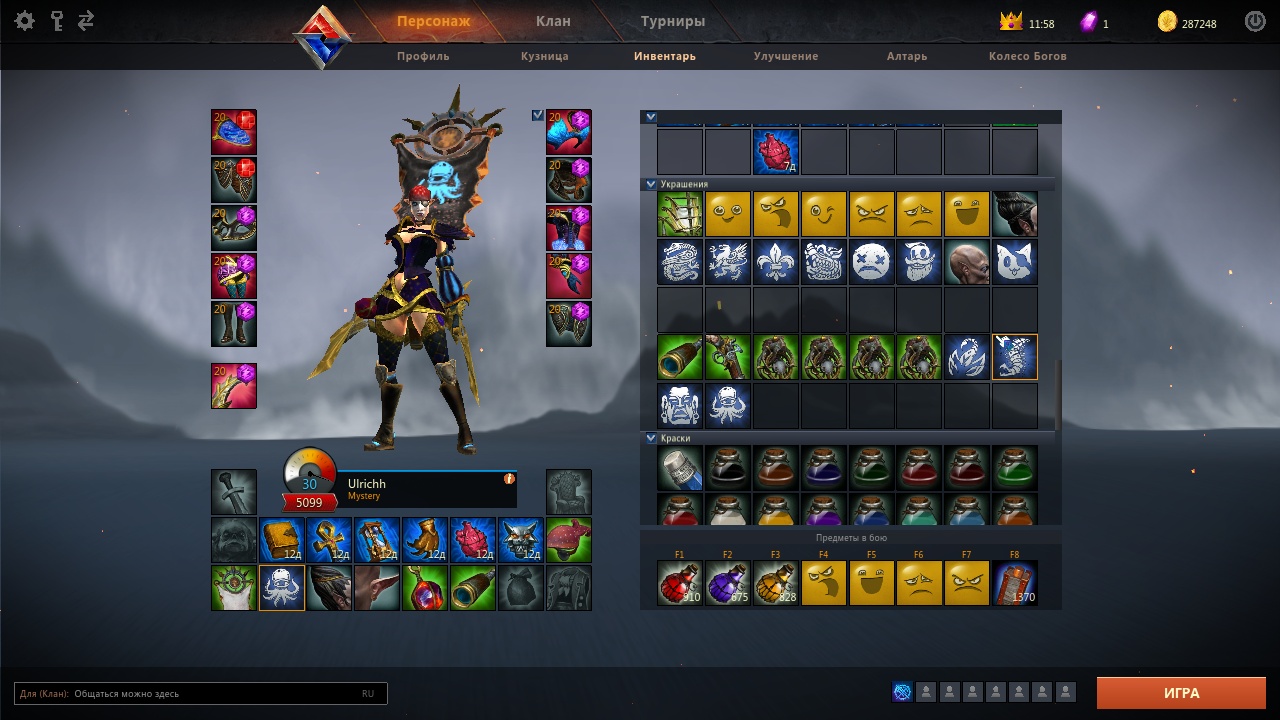Click the power button to exit
Viewport: 1280px width, 720px height.
1255,21
